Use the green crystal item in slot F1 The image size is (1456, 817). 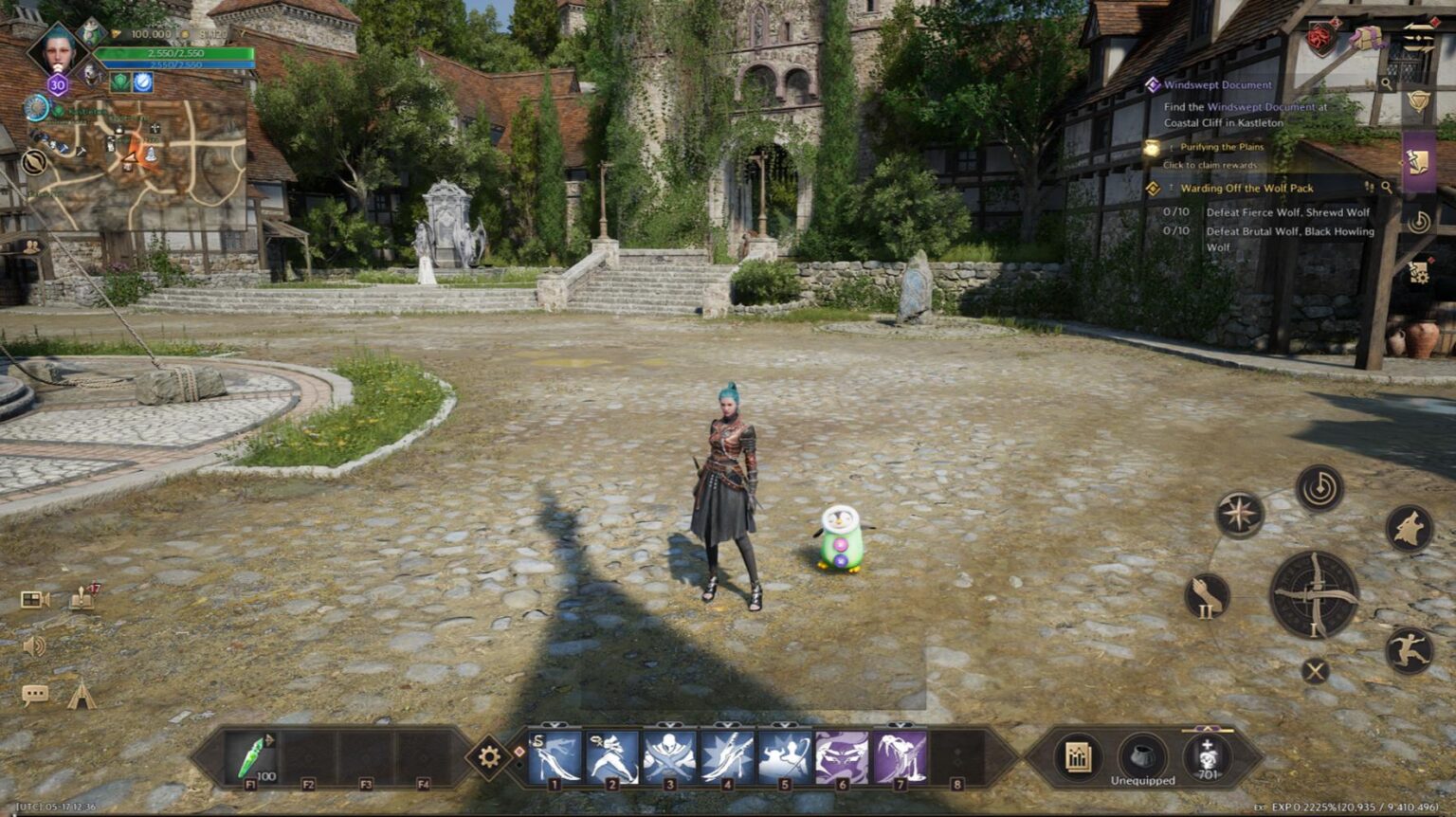(252, 756)
